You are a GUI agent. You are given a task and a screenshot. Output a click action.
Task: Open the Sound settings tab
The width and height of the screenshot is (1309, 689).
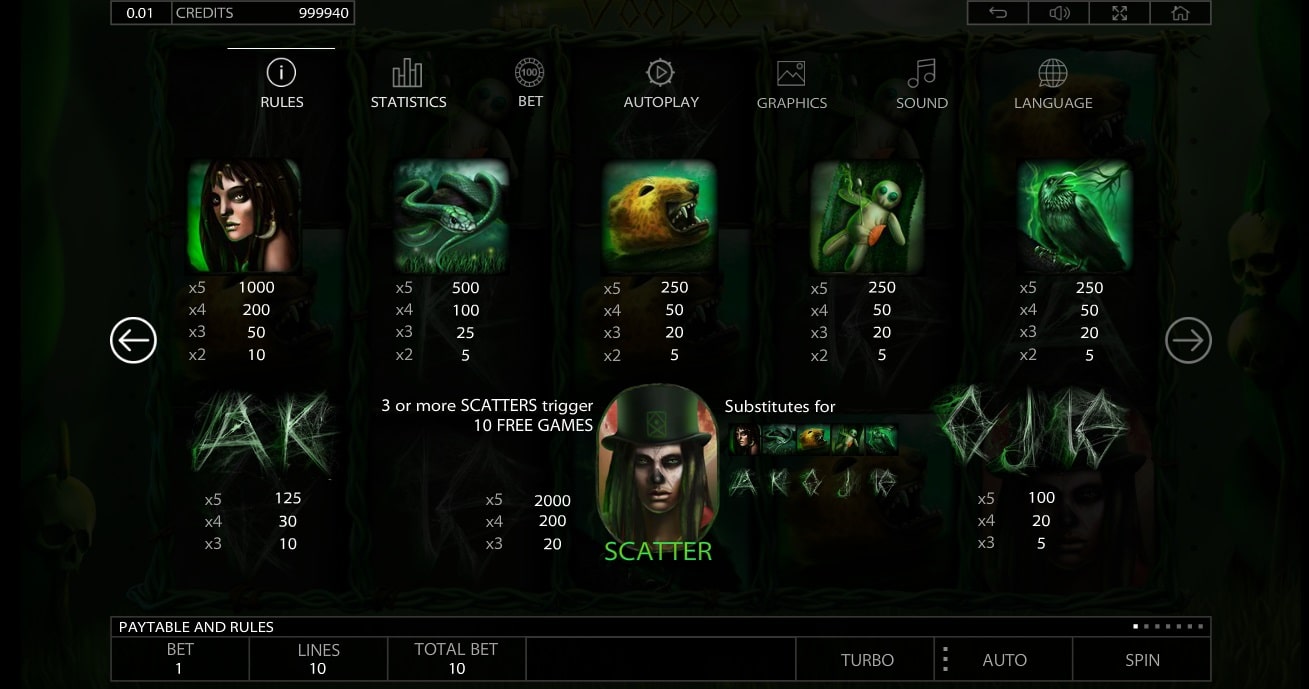click(921, 84)
